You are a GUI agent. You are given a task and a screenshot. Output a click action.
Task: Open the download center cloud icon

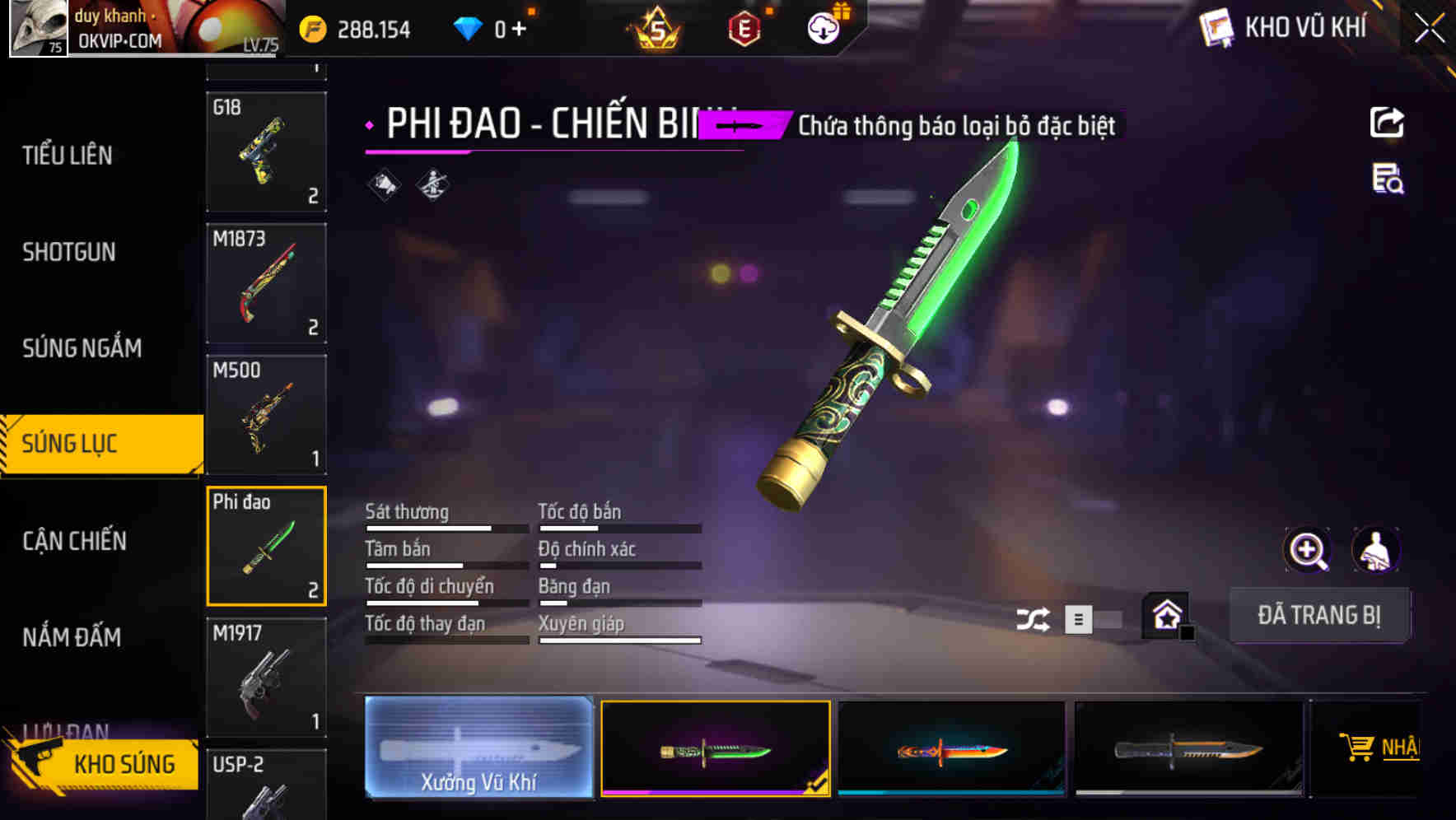coord(823,29)
